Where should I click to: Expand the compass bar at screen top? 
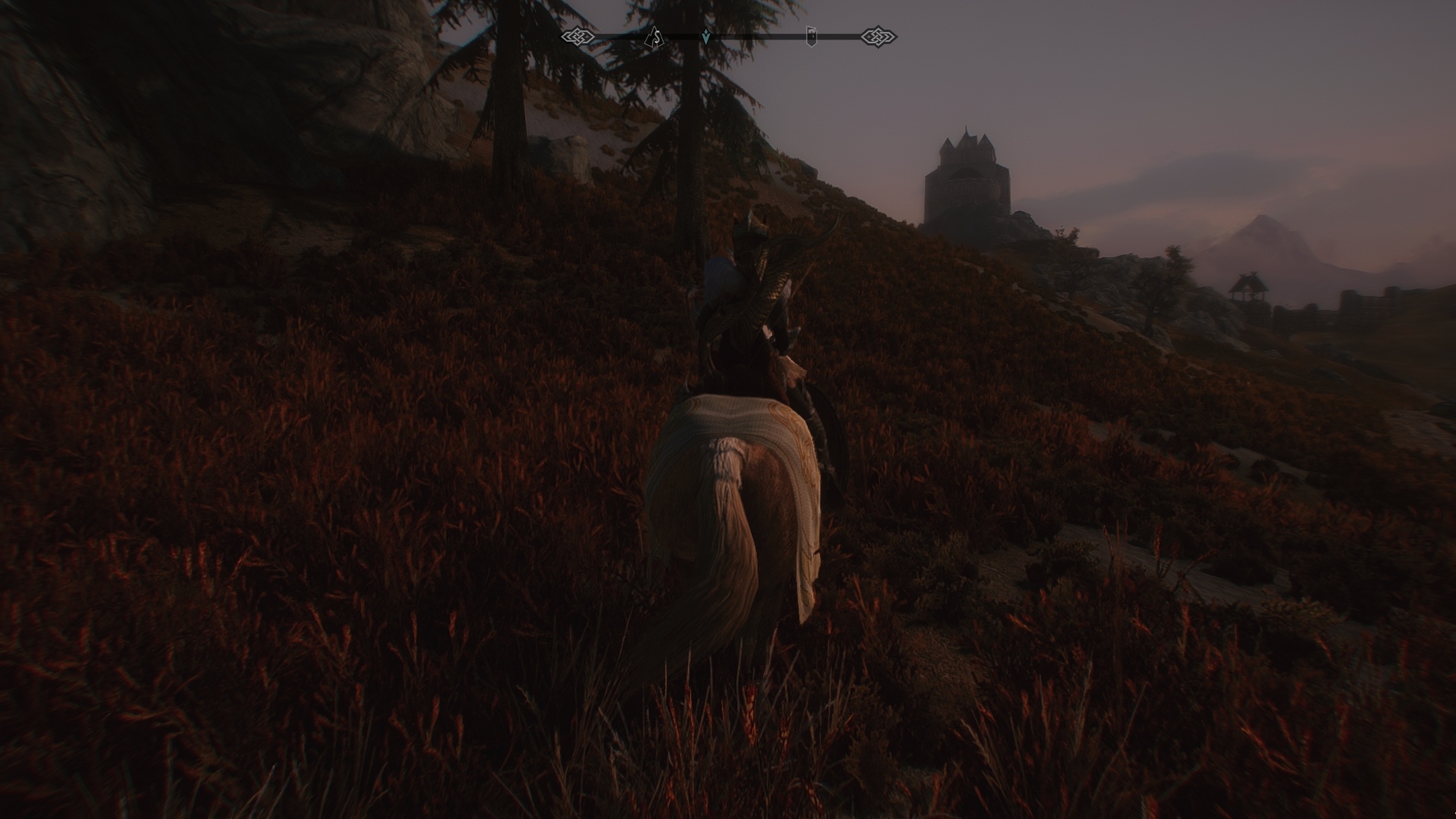pyautogui.click(x=728, y=34)
